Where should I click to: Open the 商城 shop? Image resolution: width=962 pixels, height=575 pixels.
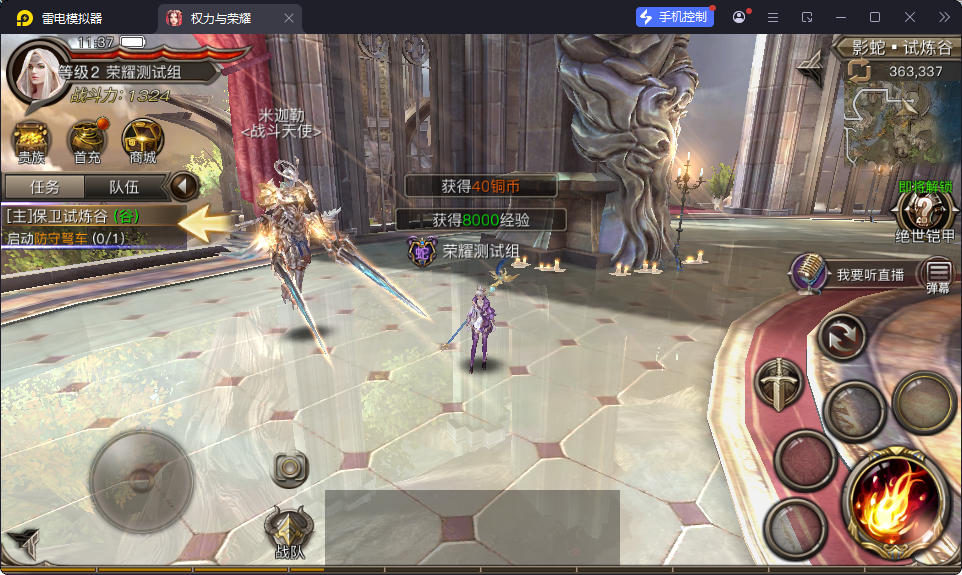coord(142,139)
